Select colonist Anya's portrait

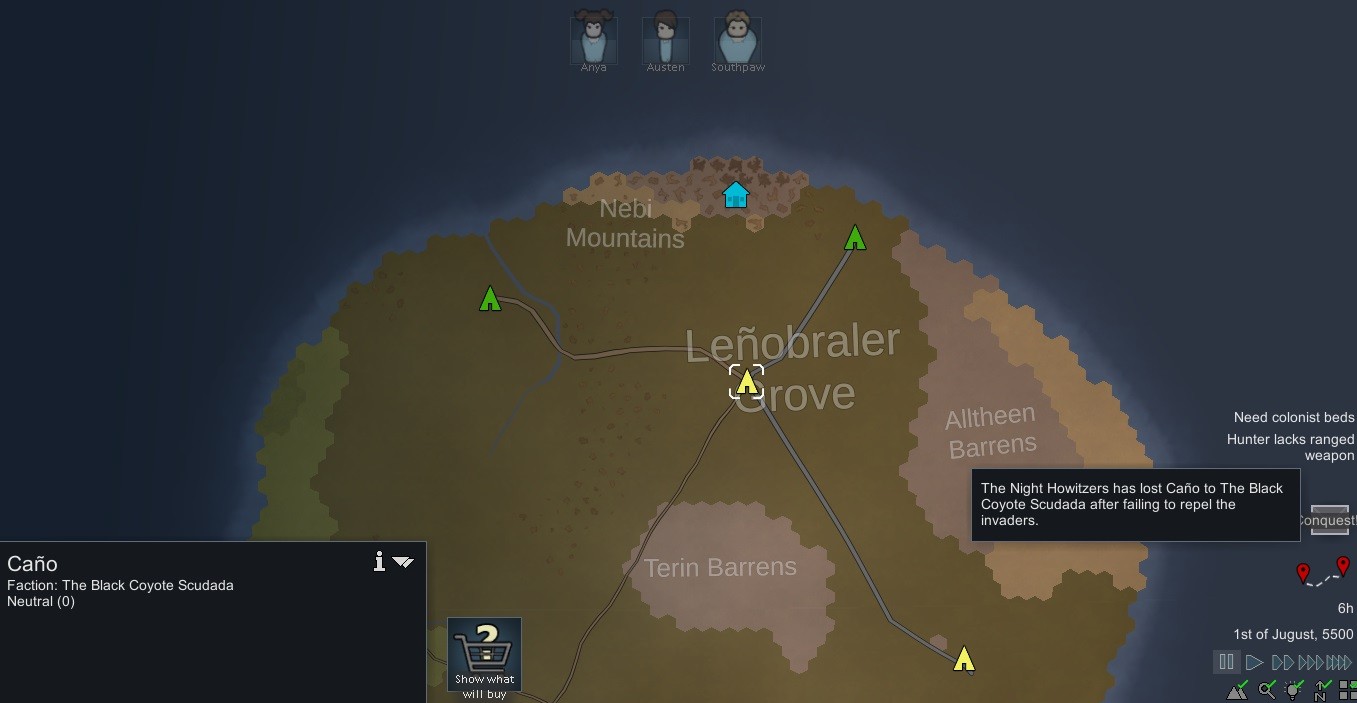(x=593, y=39)
